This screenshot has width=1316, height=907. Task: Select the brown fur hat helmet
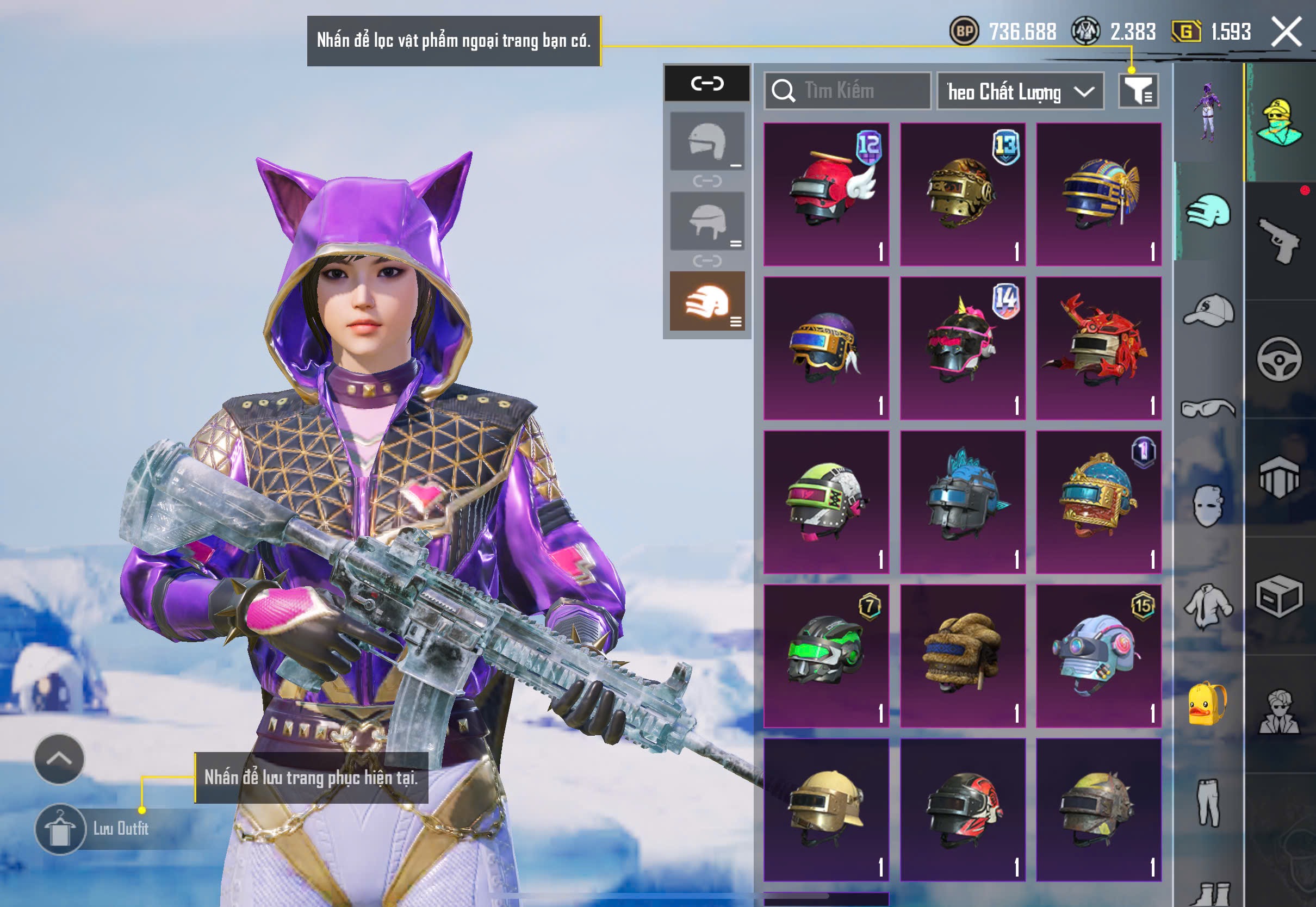[963, 656]
